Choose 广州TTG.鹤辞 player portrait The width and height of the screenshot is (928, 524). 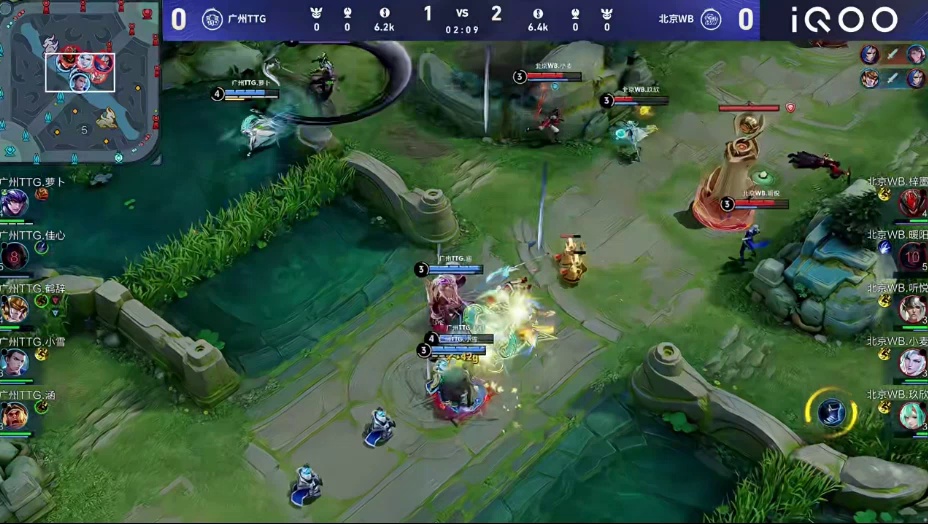click(x=14, y=310)
